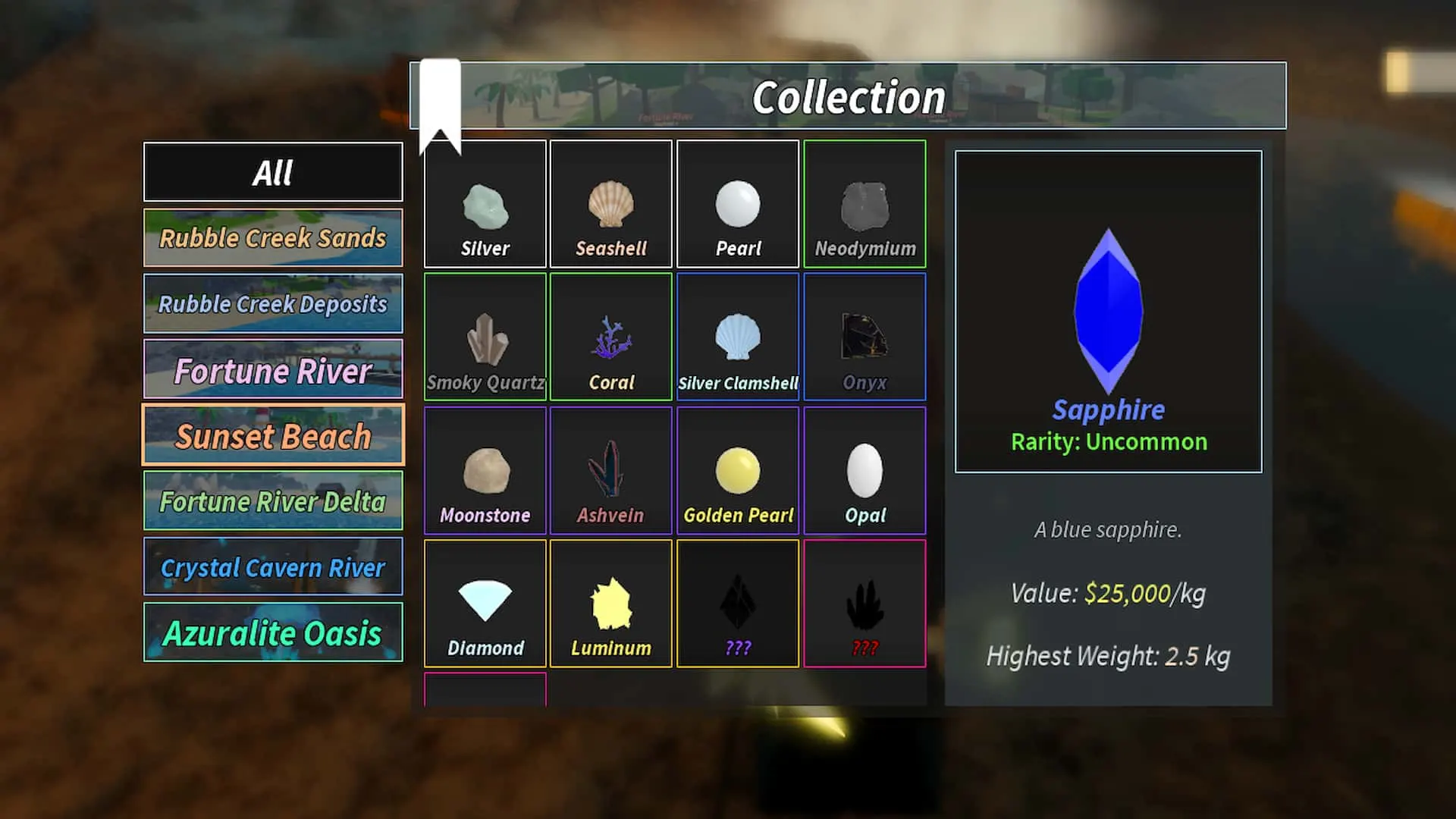
Task: Select the Opal entry
Action: 864,470
